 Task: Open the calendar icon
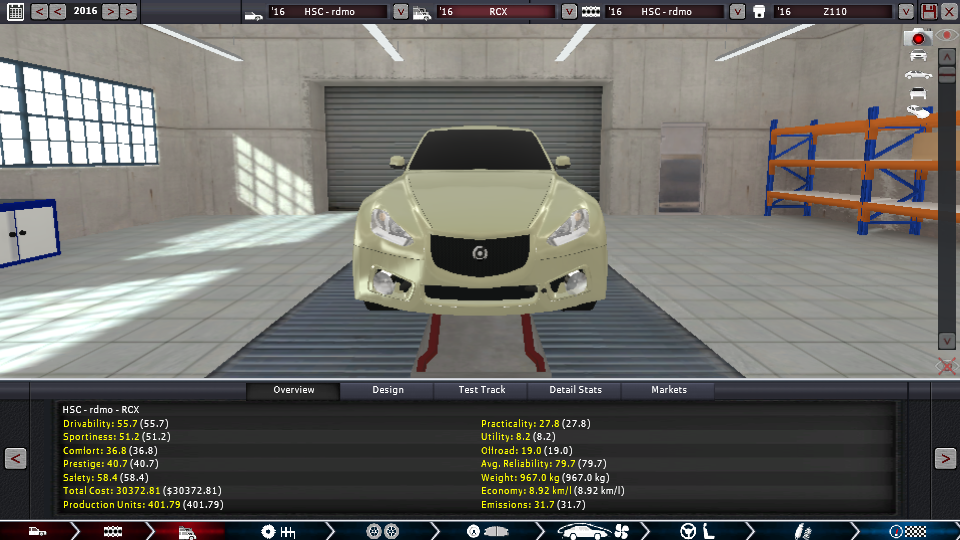13,12
